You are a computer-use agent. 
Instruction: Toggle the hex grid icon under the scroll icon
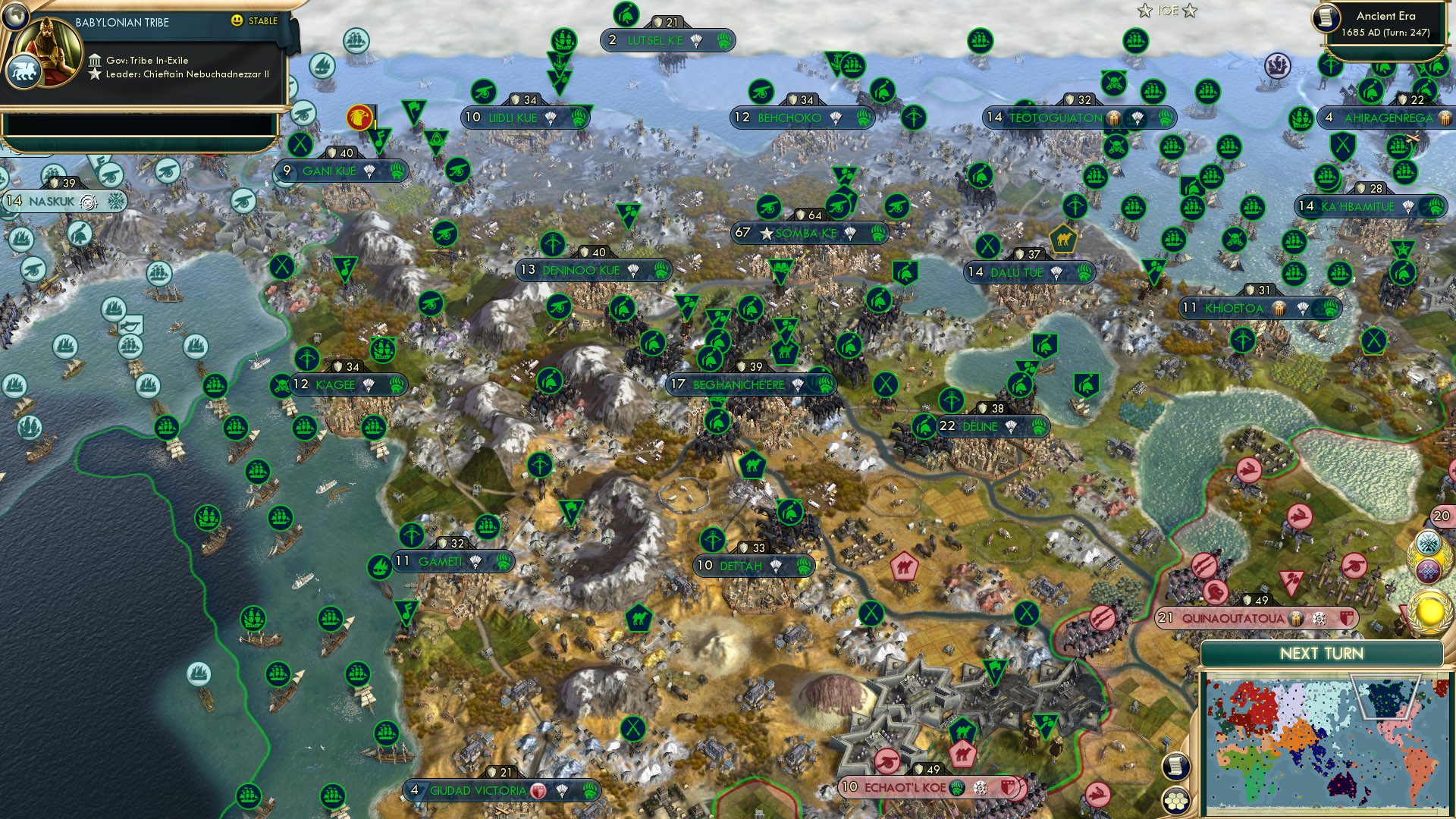coord(1175,802)
